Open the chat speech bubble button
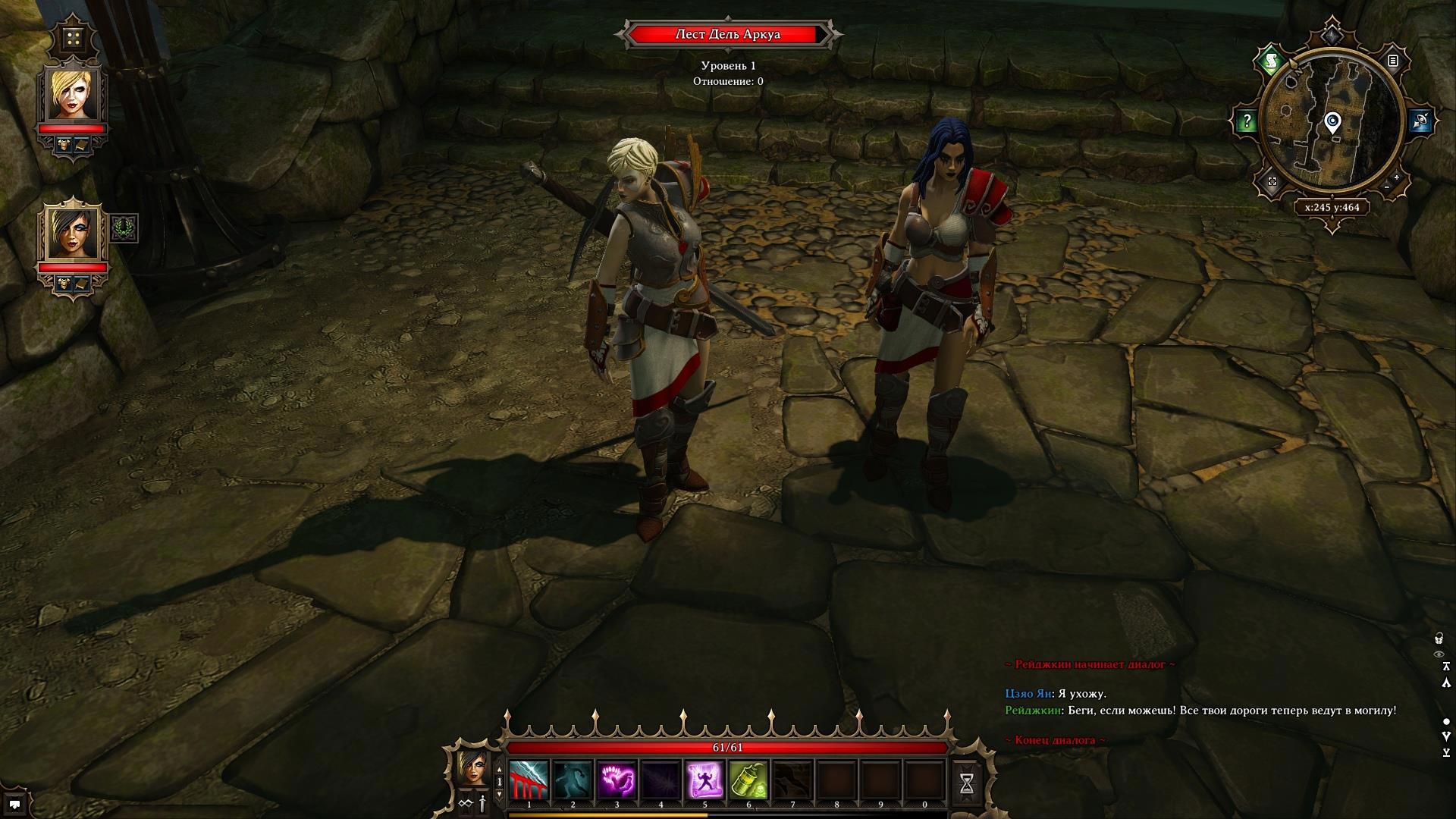The height and width of the screenshot is (819, 1456). (14, 804)
